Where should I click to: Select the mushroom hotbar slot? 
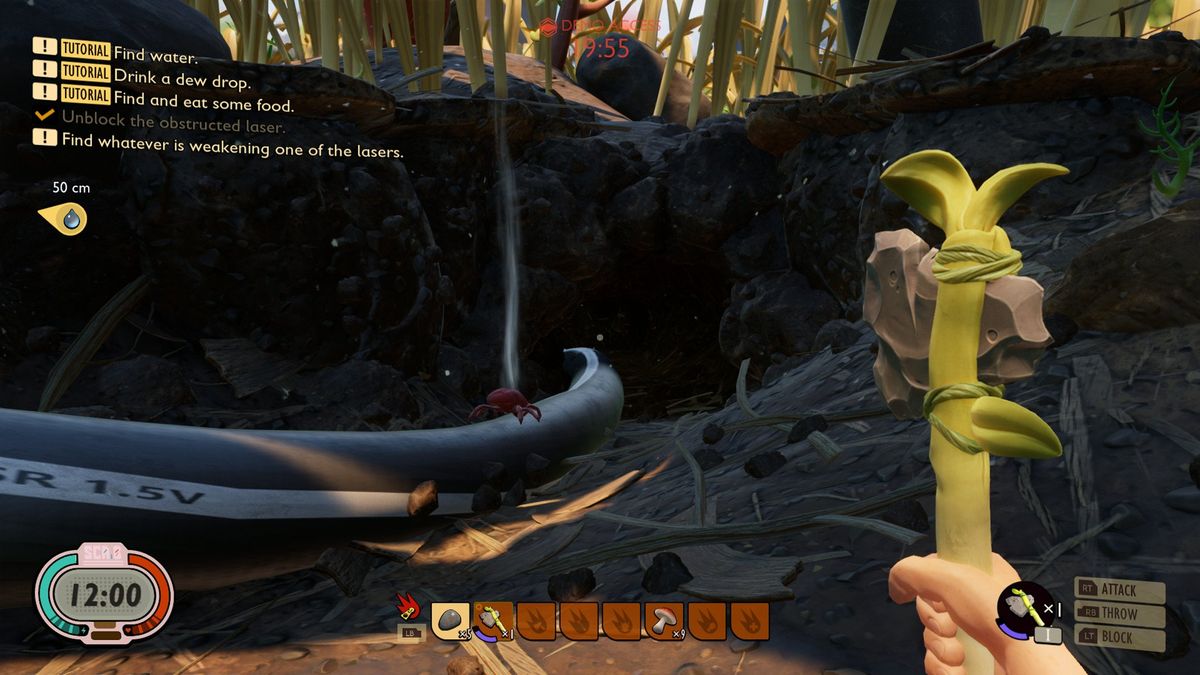tap(664, 620)
